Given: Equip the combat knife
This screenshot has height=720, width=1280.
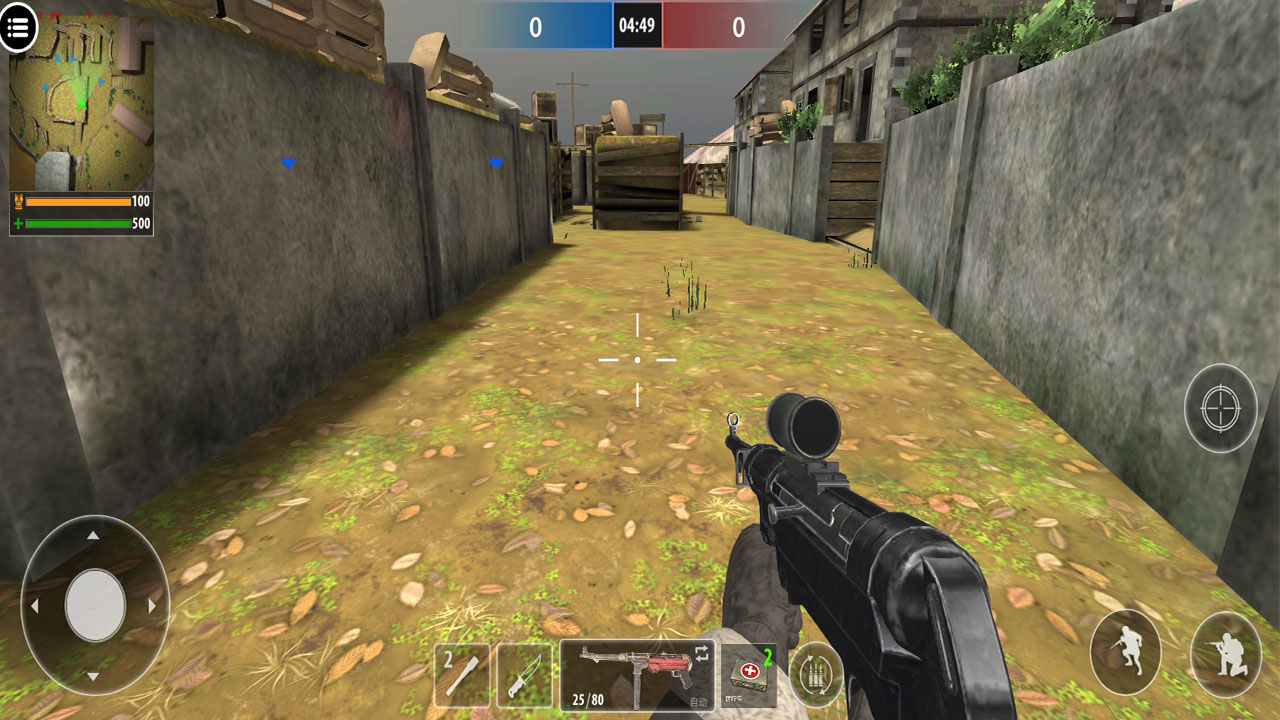Looking at the screenshot, I should click(524, 676).
